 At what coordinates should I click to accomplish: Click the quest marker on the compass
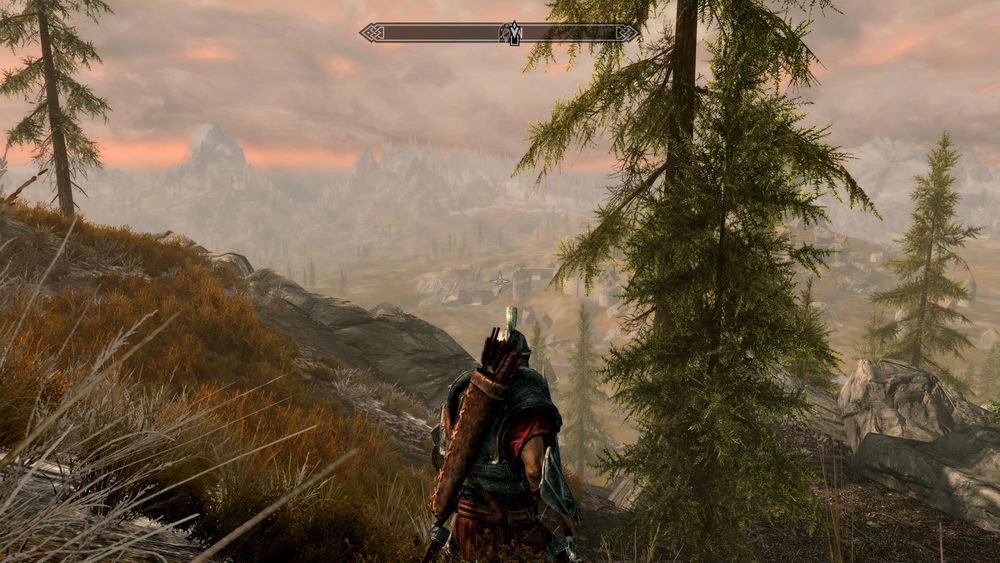pos(514,33)
